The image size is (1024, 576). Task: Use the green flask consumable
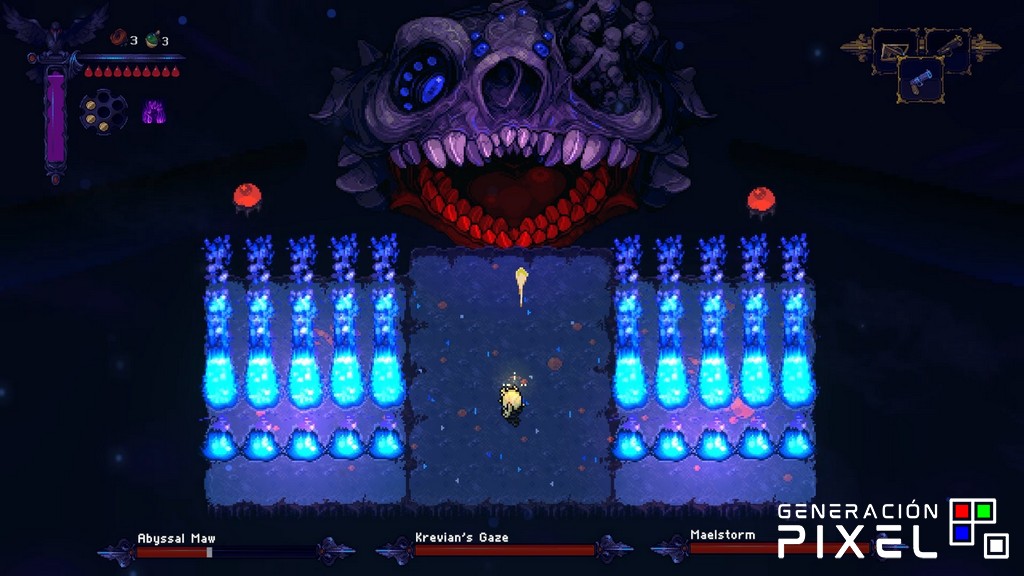tap(151, 40)
